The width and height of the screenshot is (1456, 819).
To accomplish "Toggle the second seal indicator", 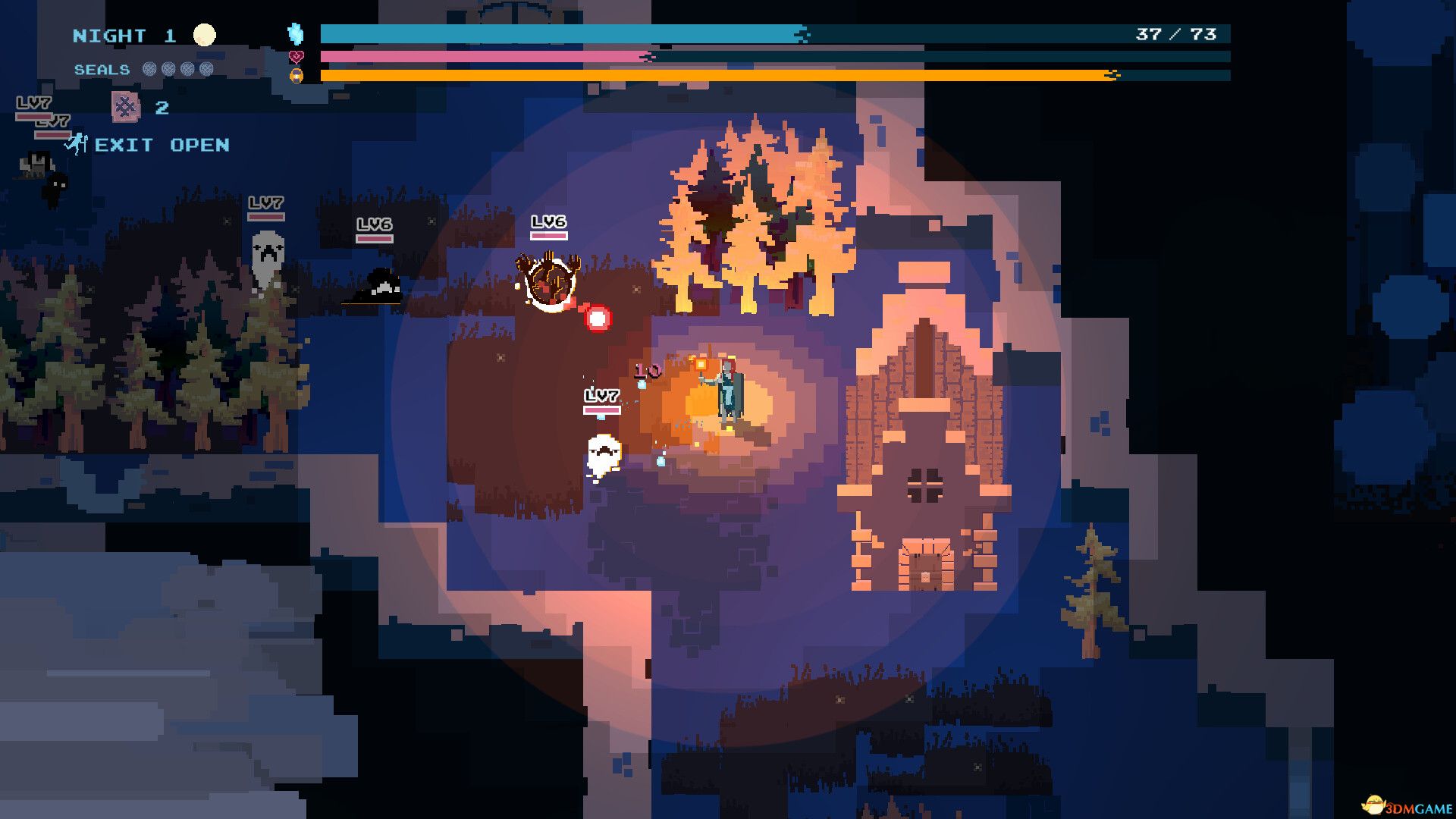I will pyautogui.click(x=168, y=71).
